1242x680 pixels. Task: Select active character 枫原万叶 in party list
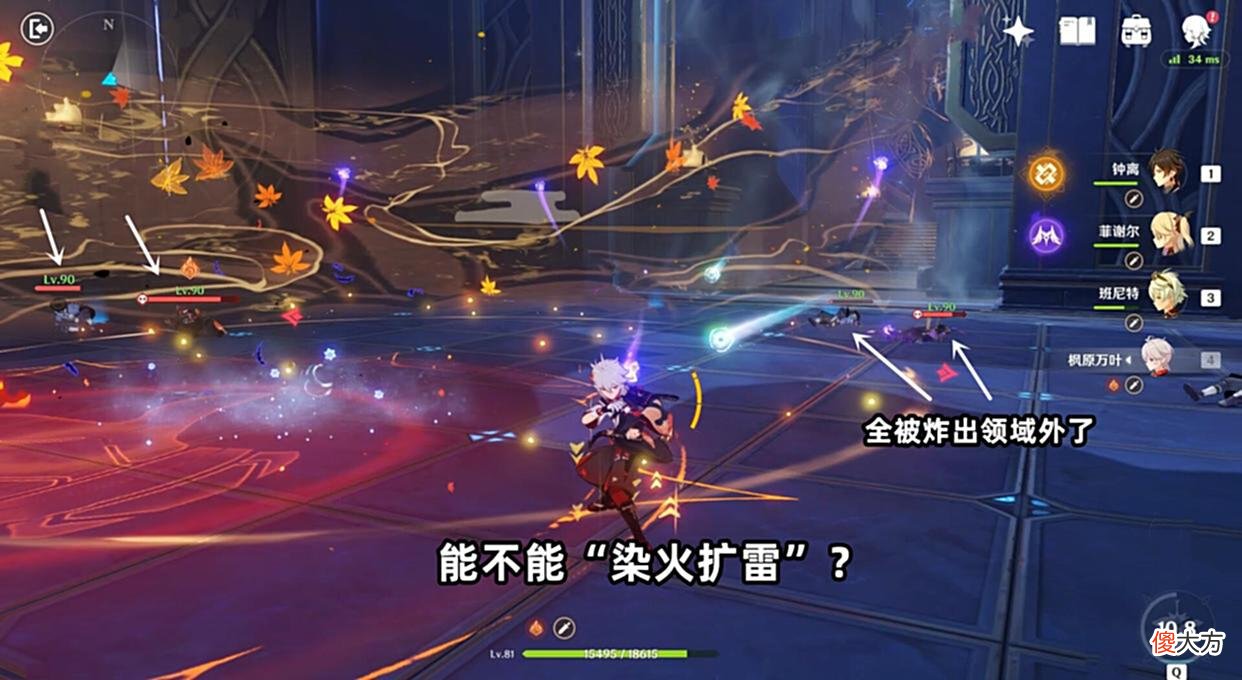point(1160,358)
